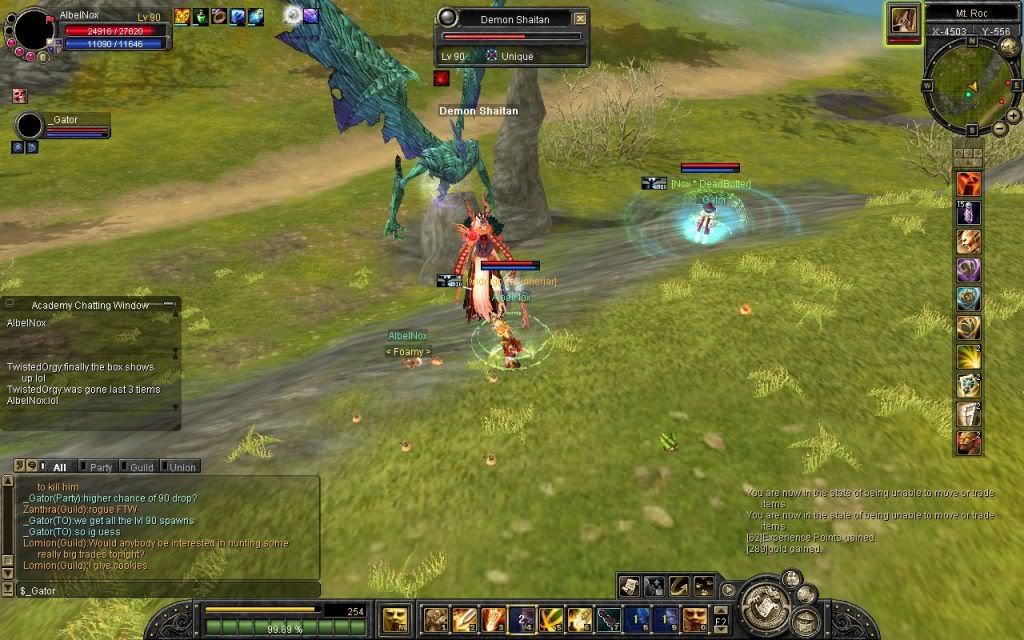Use the hotbar skill in slot 5

point(551,619)
